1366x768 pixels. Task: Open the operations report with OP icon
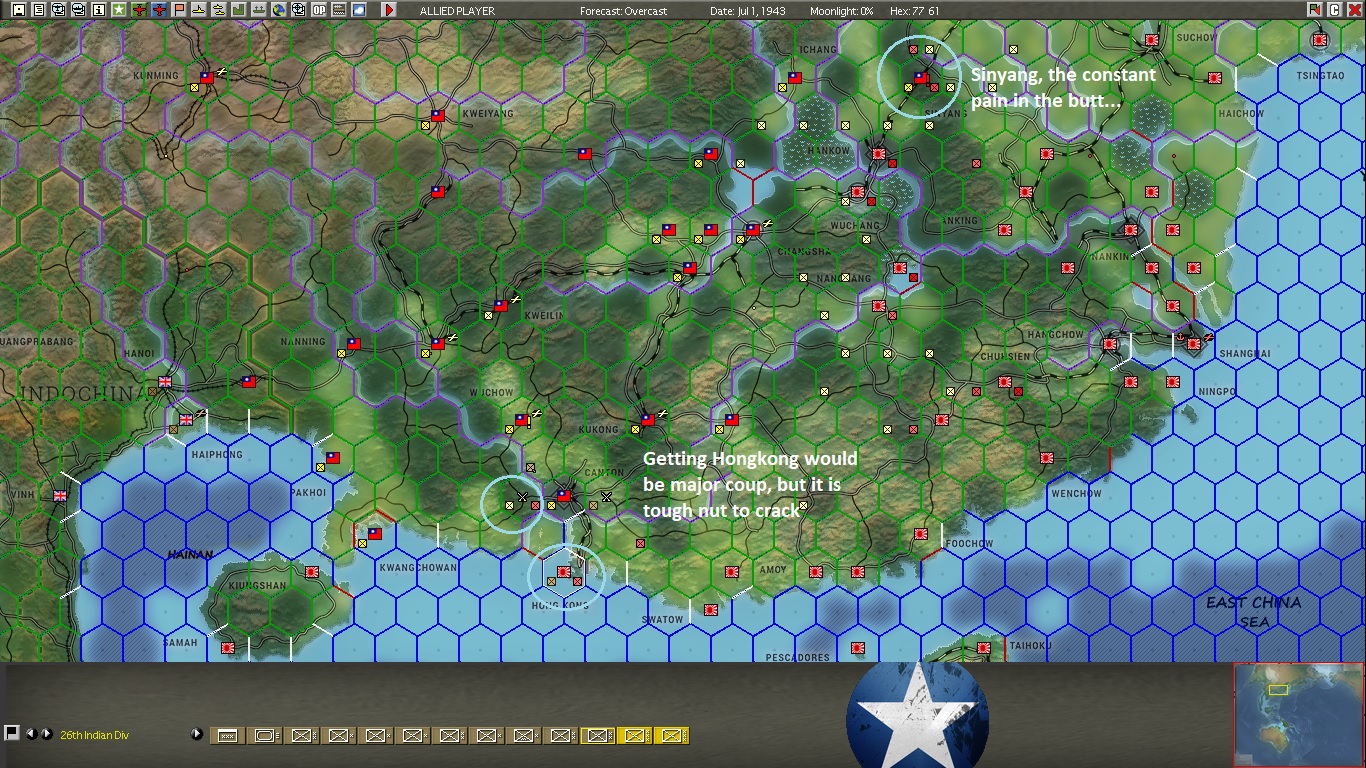(320, 9)
